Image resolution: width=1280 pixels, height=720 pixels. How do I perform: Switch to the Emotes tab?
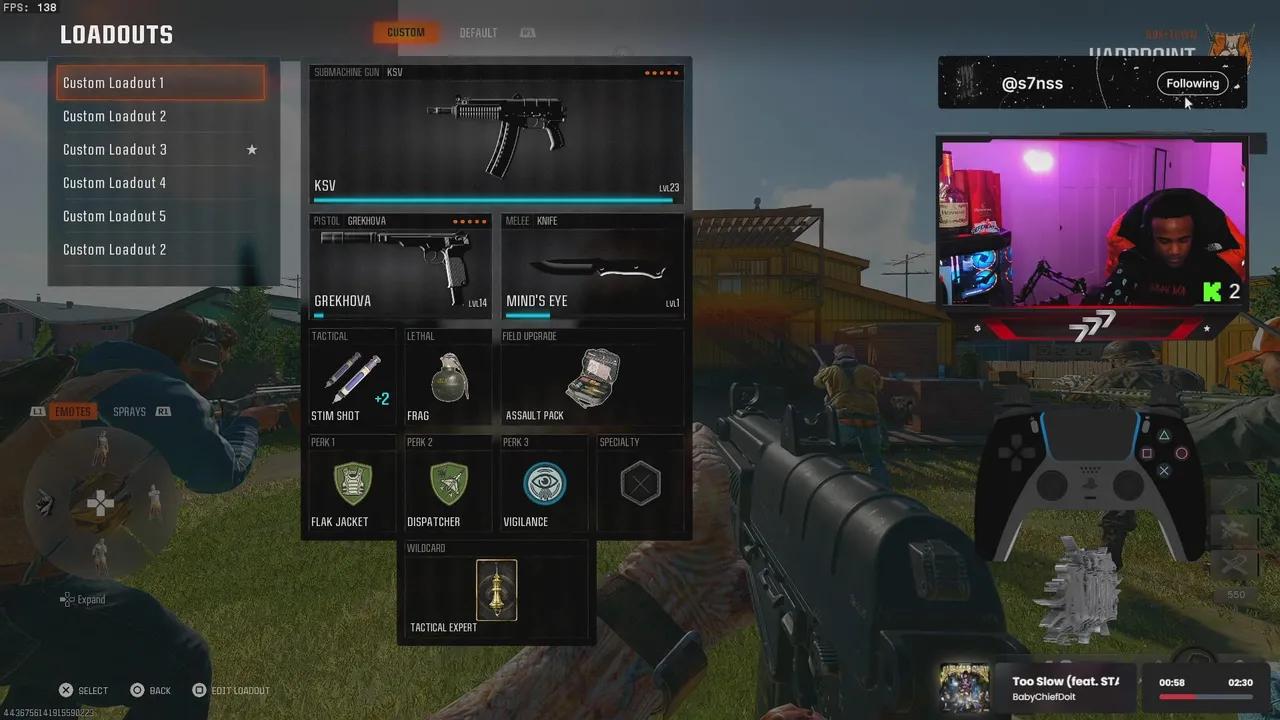click(72, 412)
